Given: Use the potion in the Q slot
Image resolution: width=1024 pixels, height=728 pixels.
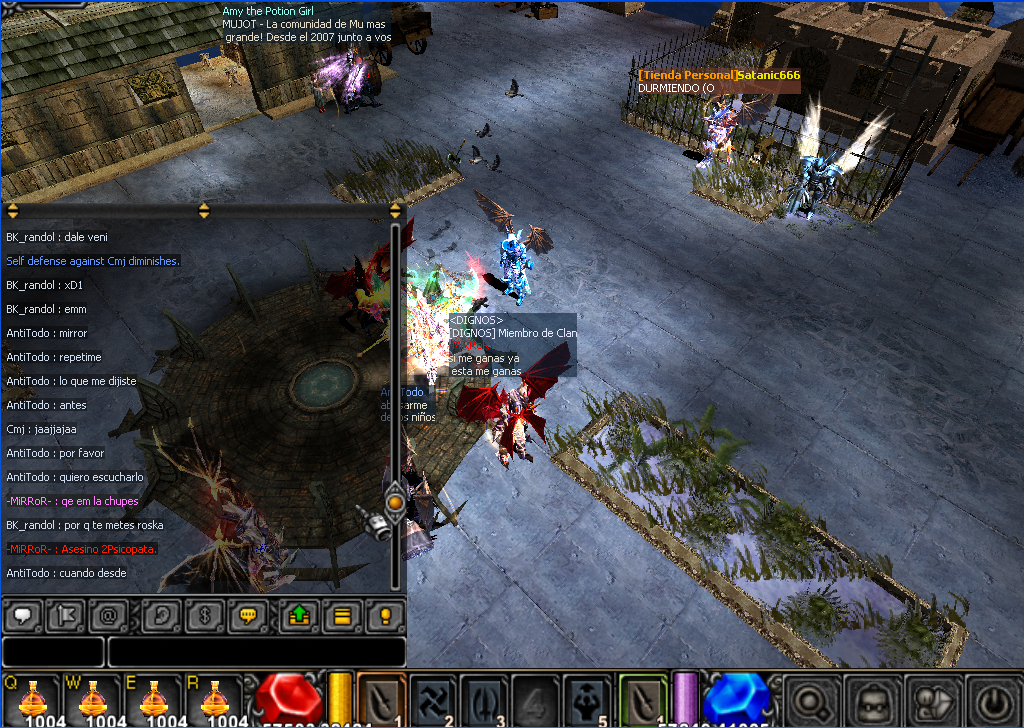Looking at the screenshot, I should (x=37, y=699).
